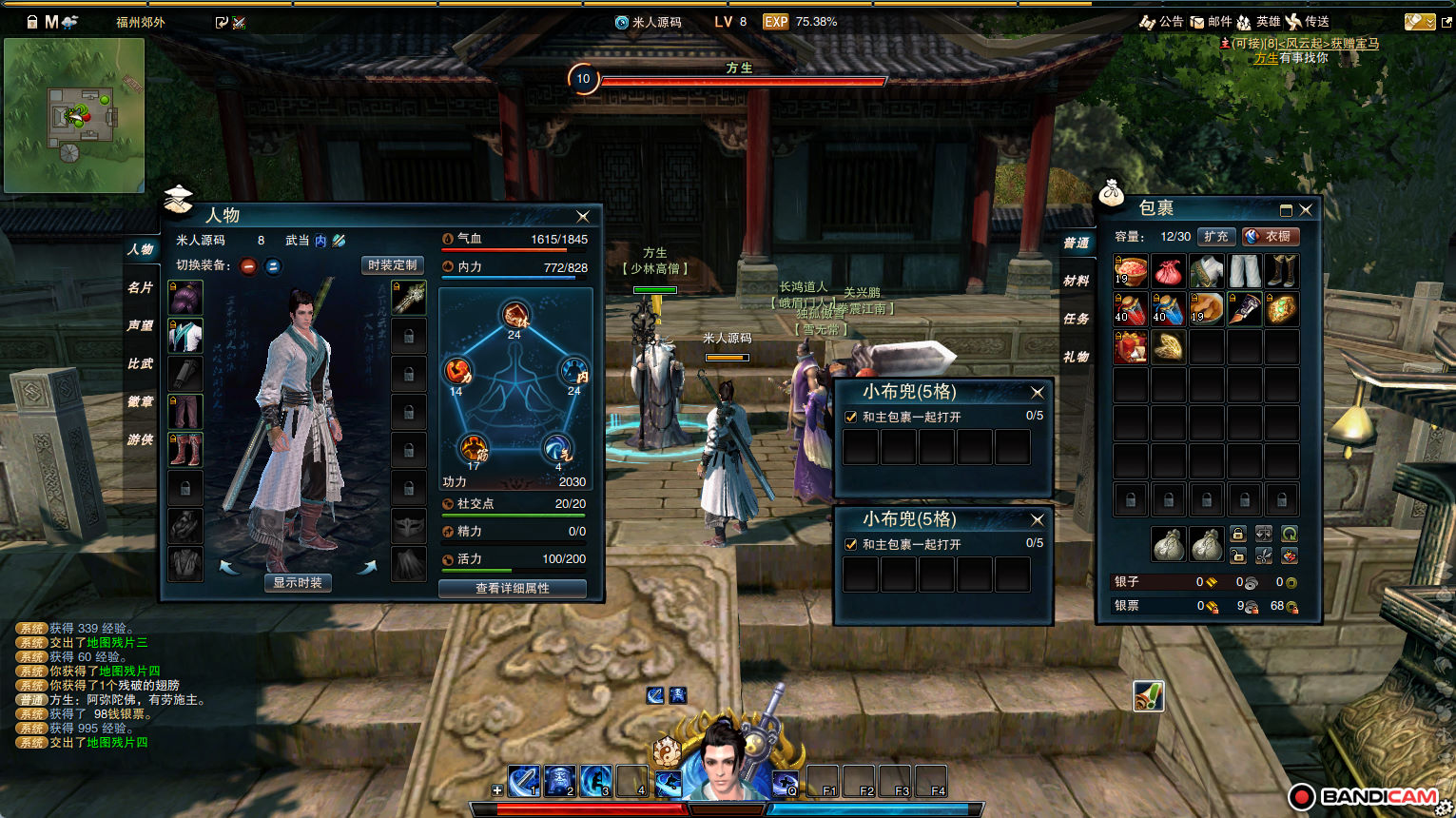1456x818 pixels.
Task: Open the 比武 tab
Action: coord(141,363)
